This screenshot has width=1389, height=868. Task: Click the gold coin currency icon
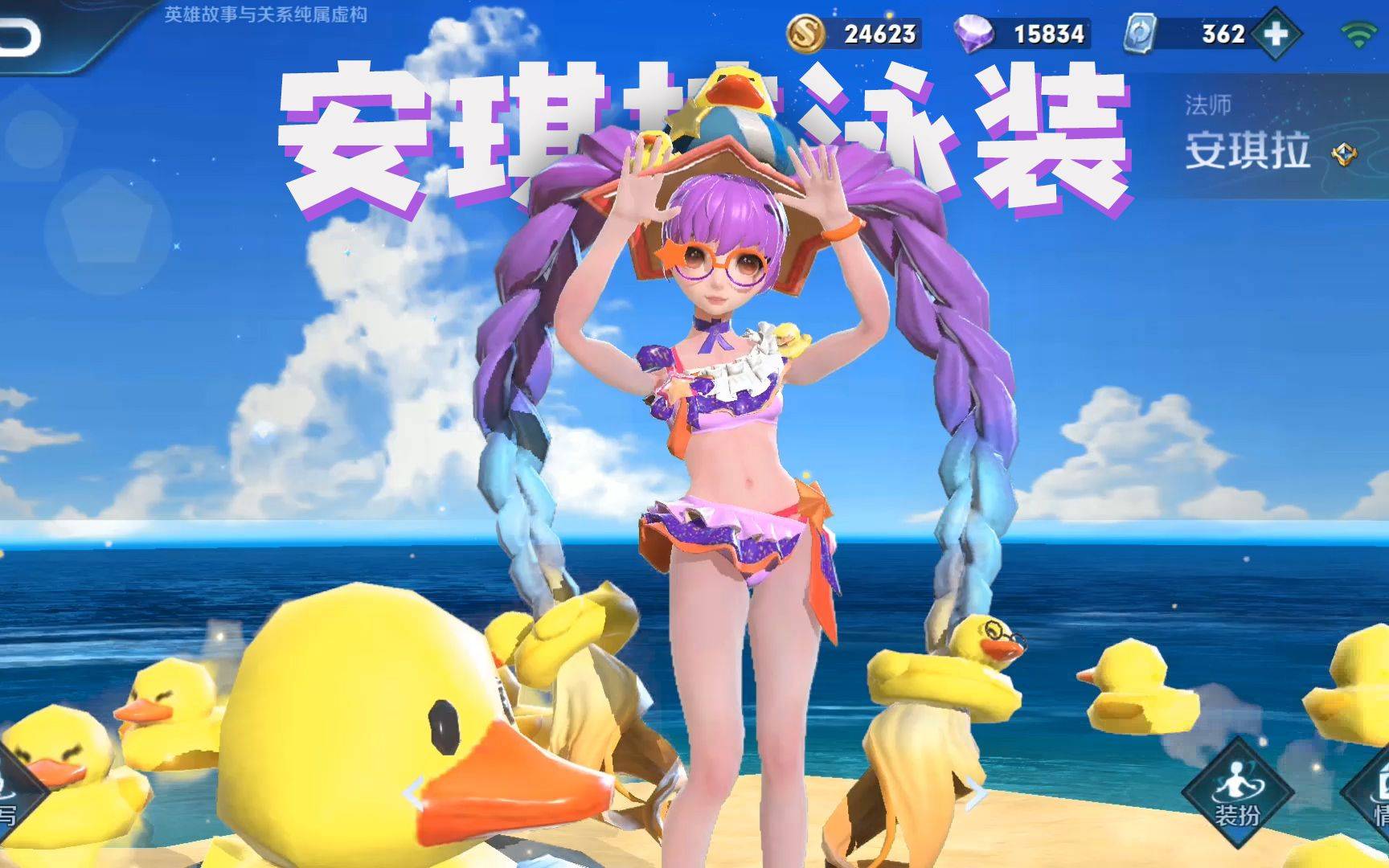tap(805, 35)
